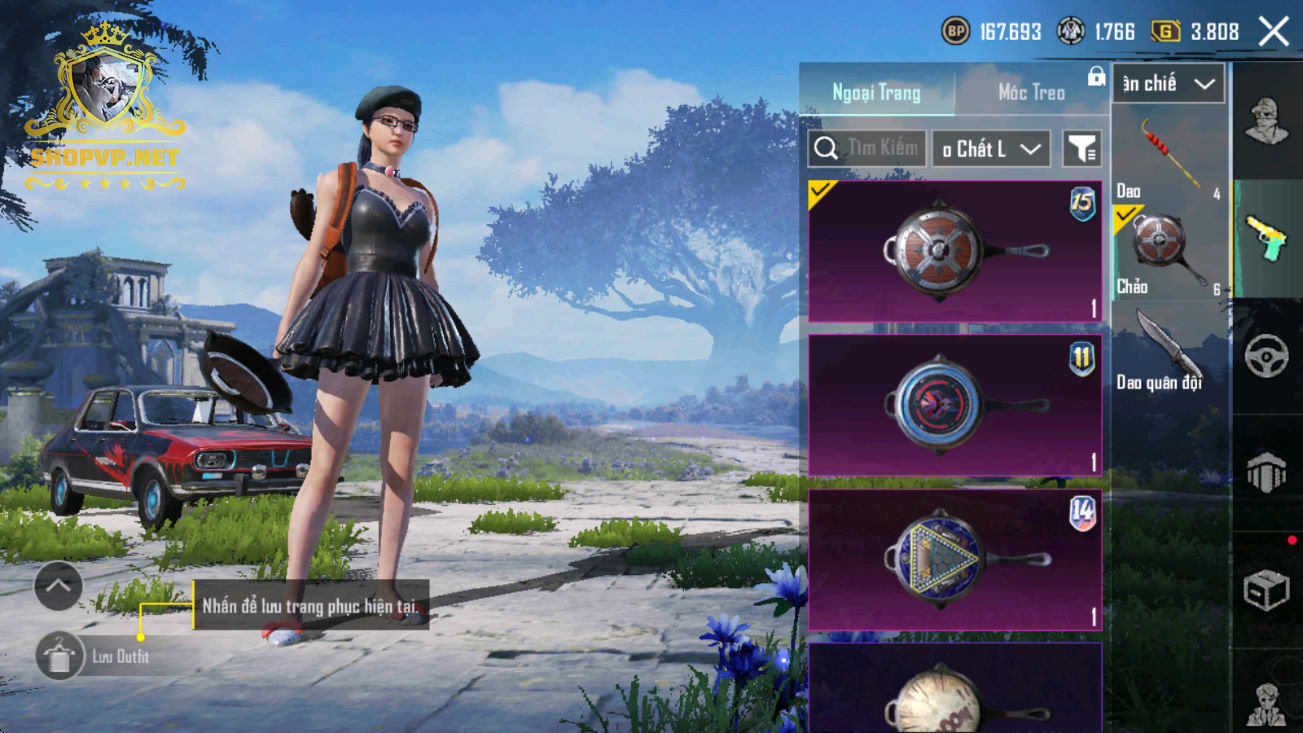The image size is (1303, 733).
Task: Select the cream-colored pan skin at the bottom
Action: pyautogui.click(x=955, y=692)
